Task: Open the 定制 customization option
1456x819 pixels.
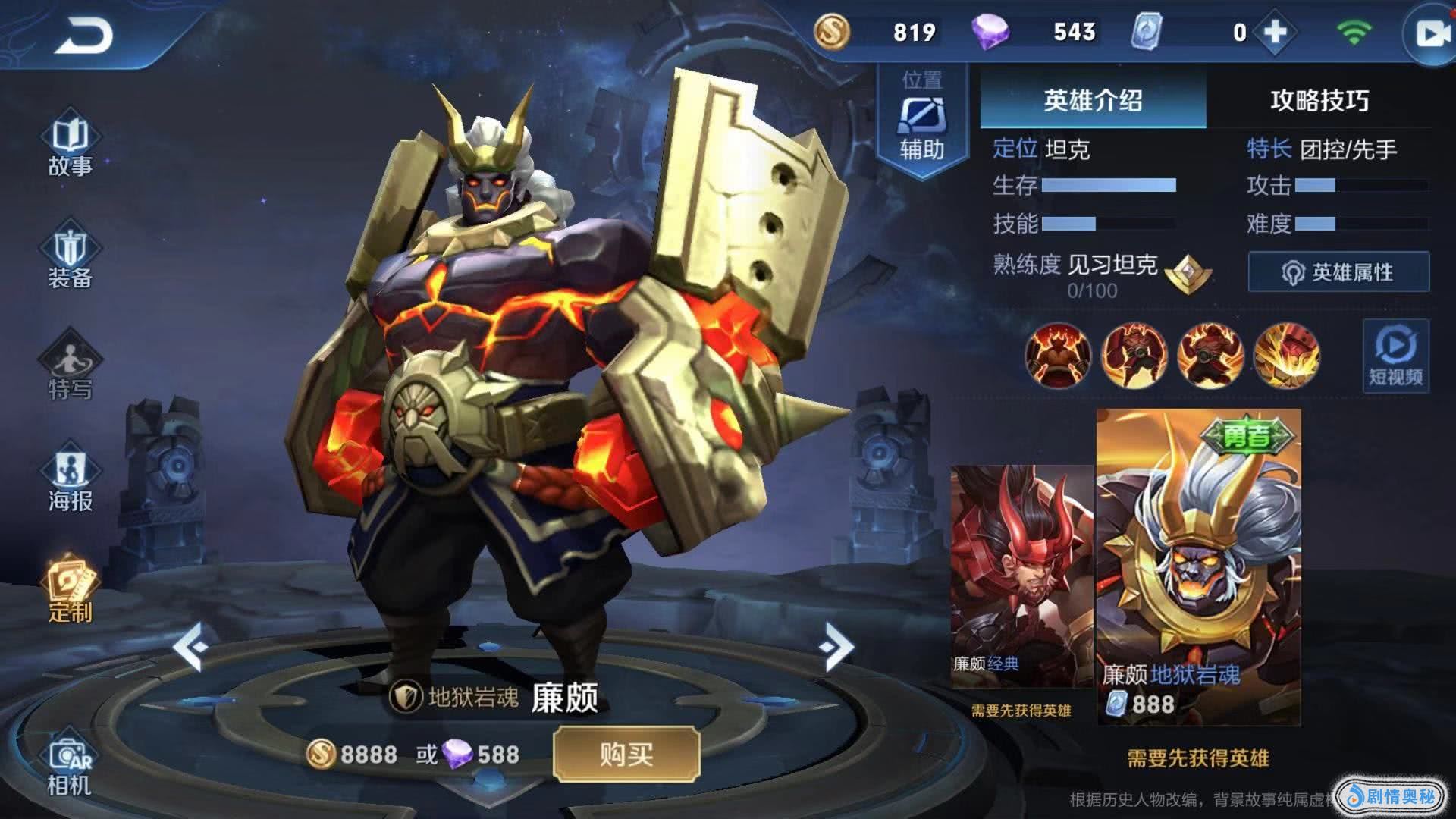Action: click(x=70, y=593)
